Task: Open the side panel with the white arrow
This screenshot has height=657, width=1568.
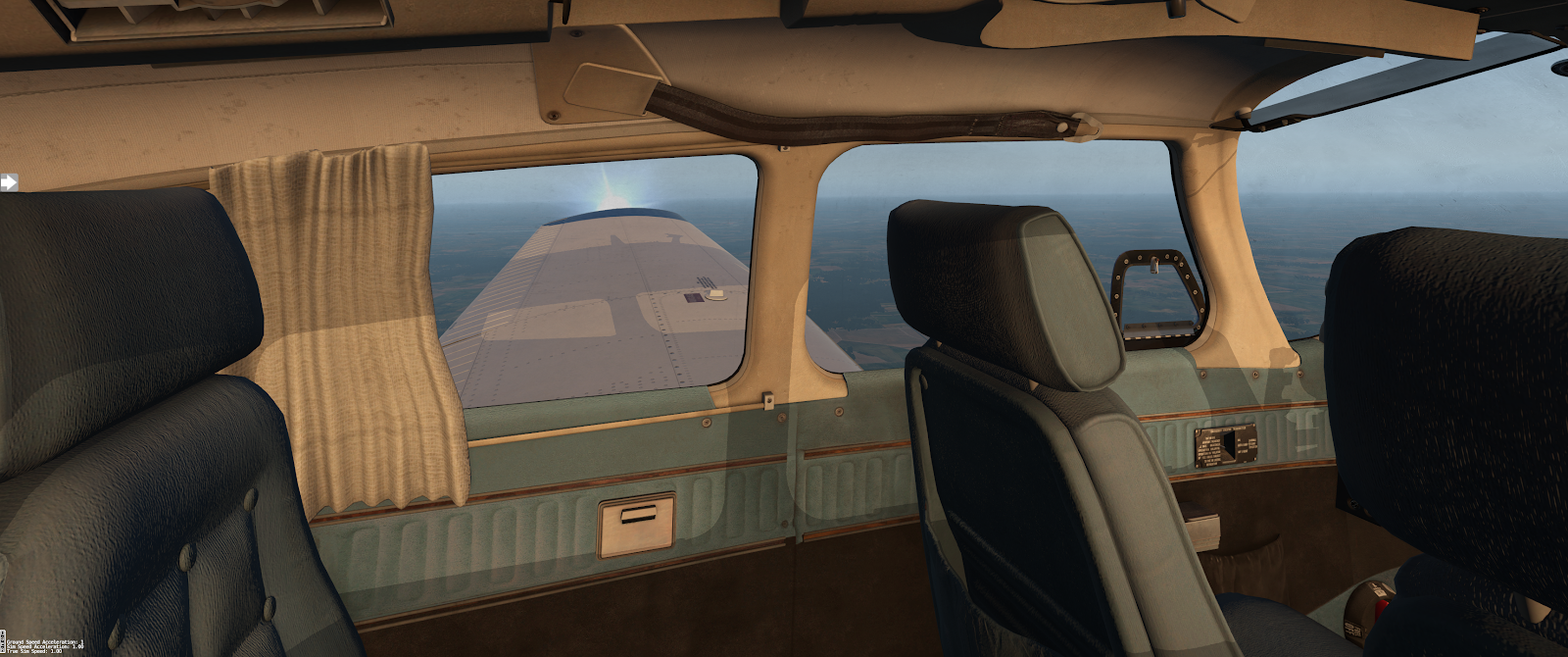Action: [9, 181]
